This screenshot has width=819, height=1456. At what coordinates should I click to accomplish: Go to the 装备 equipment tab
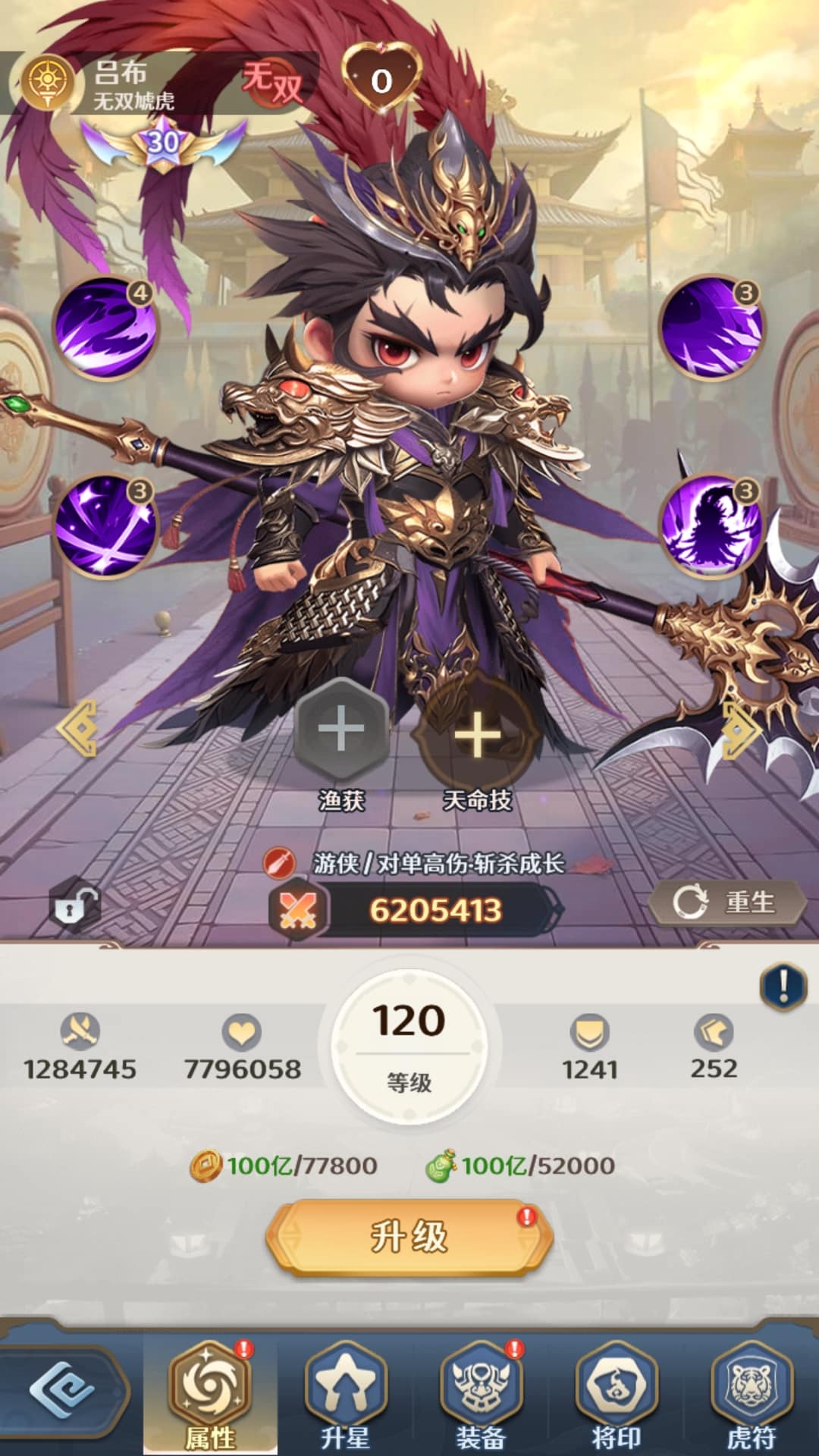[480, 1395]
